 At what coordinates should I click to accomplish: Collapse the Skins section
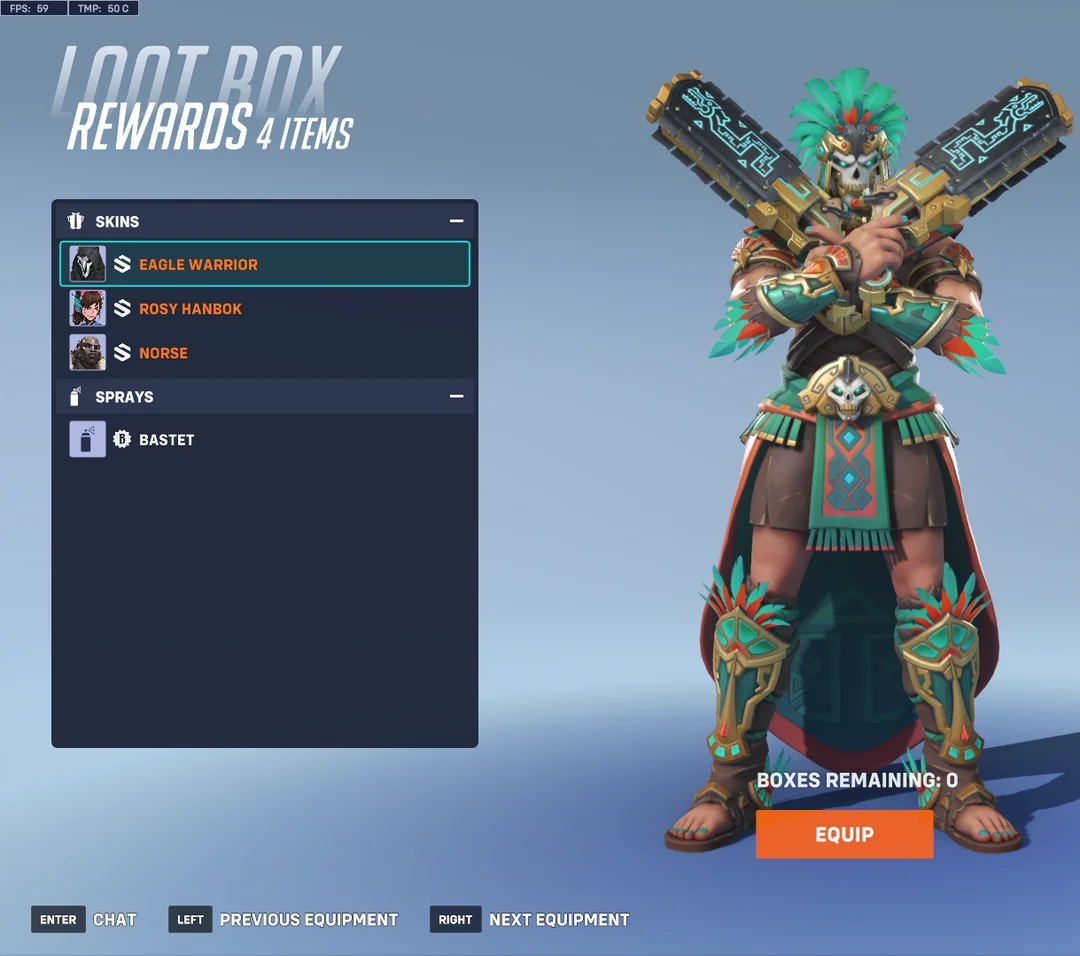pos(456,221)
